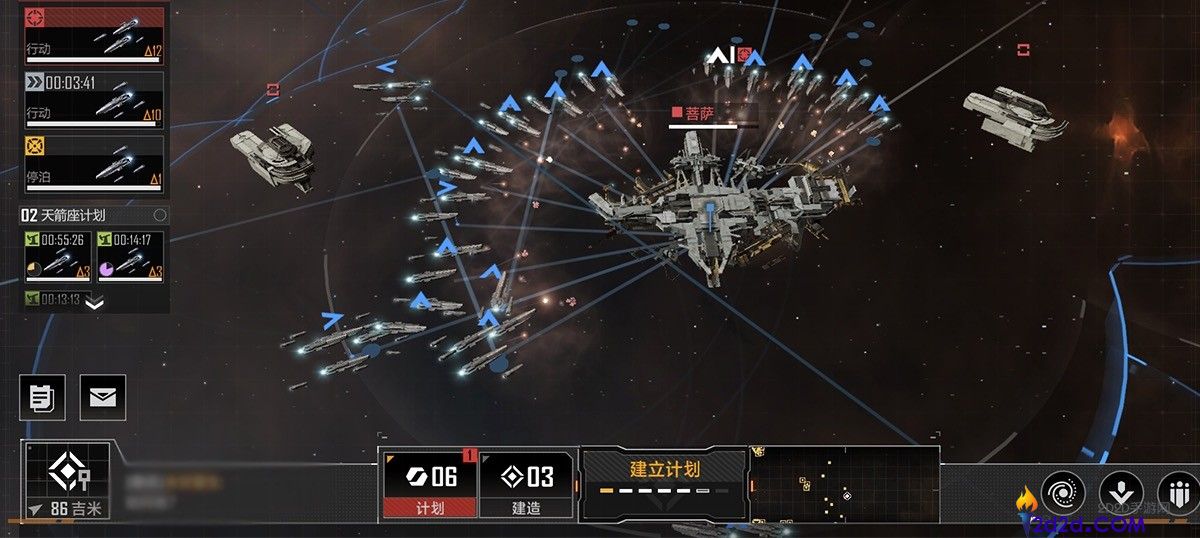Select the attacking fleet card with 12 ships
This screenshot has height=538, width=1200.
[93, 35]
